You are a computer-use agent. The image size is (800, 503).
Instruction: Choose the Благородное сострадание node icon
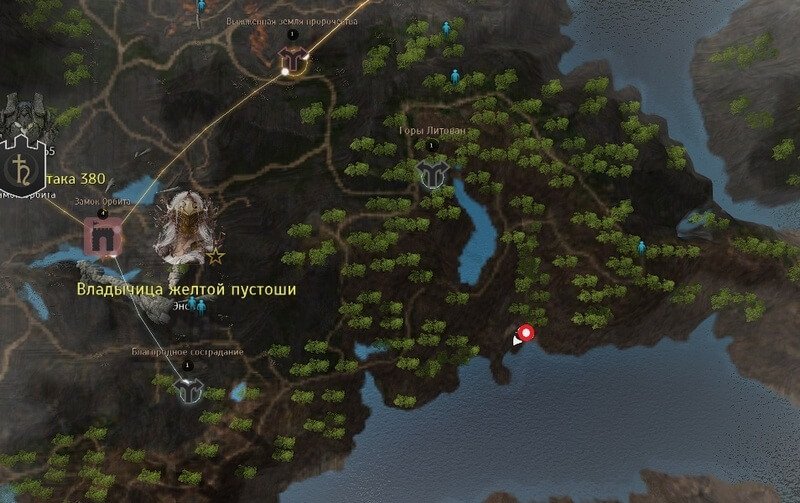tap(187, 386)
